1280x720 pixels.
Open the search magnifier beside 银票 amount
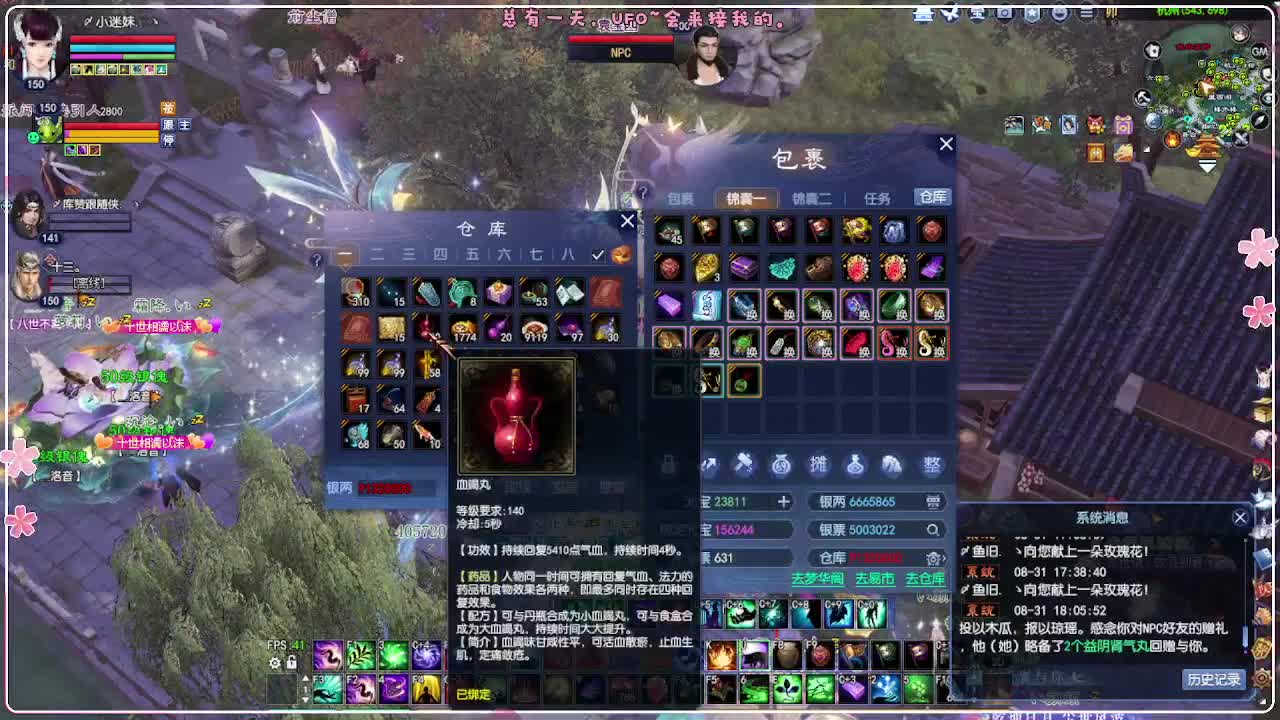pos(935,529)
